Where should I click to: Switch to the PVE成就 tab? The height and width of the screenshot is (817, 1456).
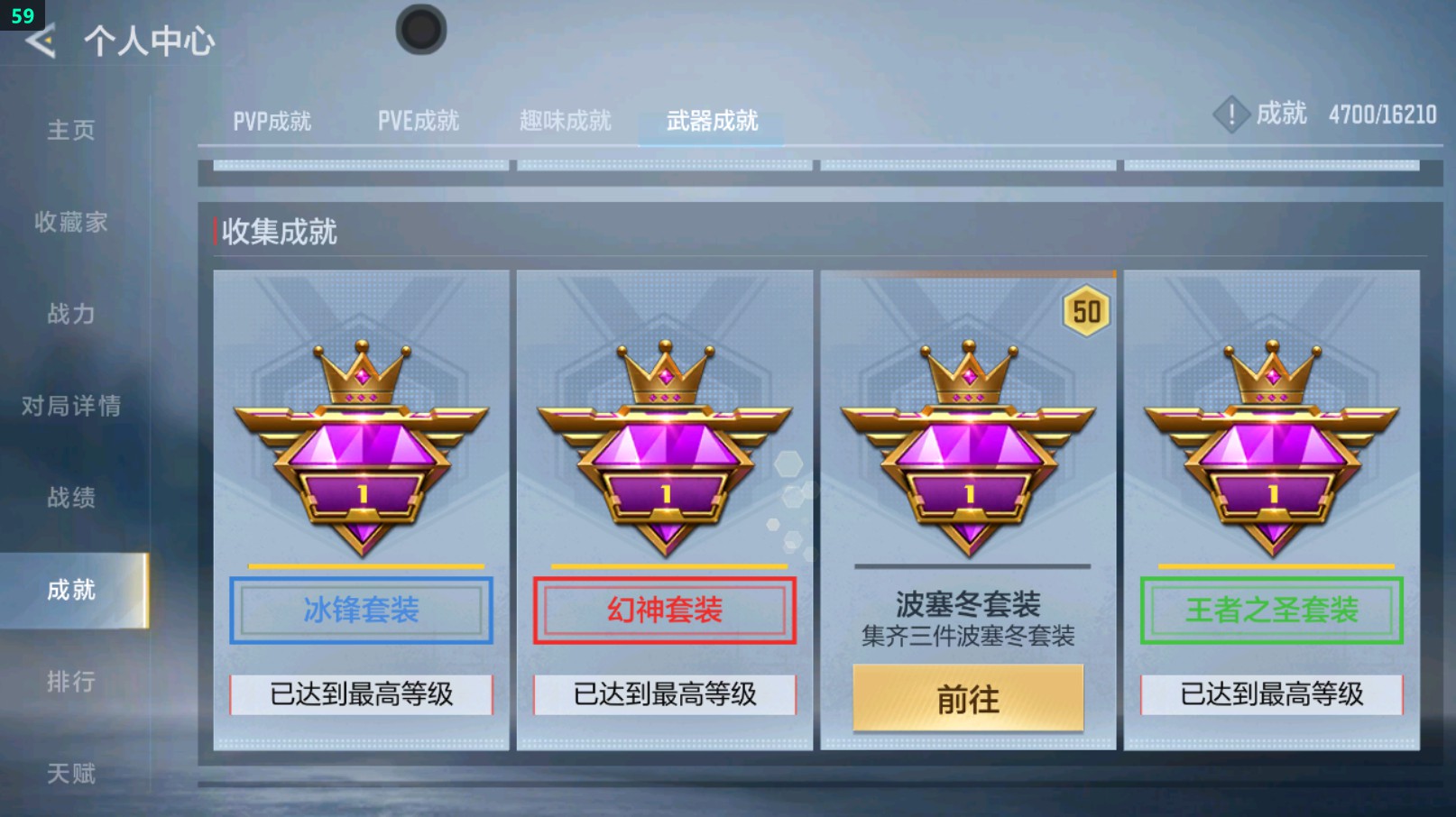pos(418,120)
